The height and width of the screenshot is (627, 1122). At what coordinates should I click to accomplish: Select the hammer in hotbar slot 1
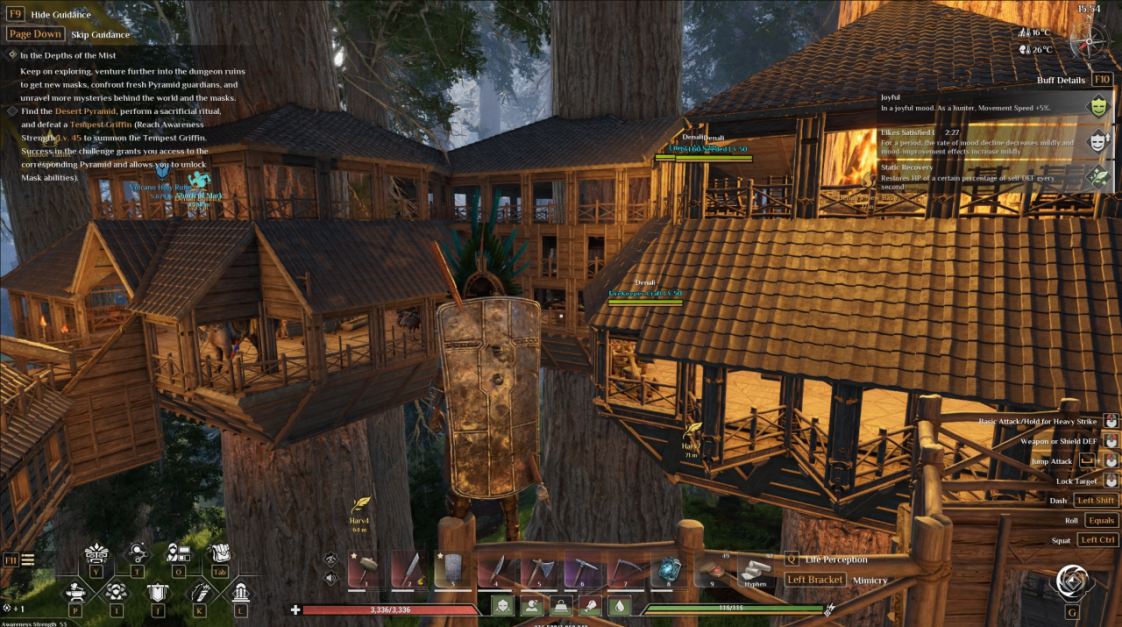(367, 570)
